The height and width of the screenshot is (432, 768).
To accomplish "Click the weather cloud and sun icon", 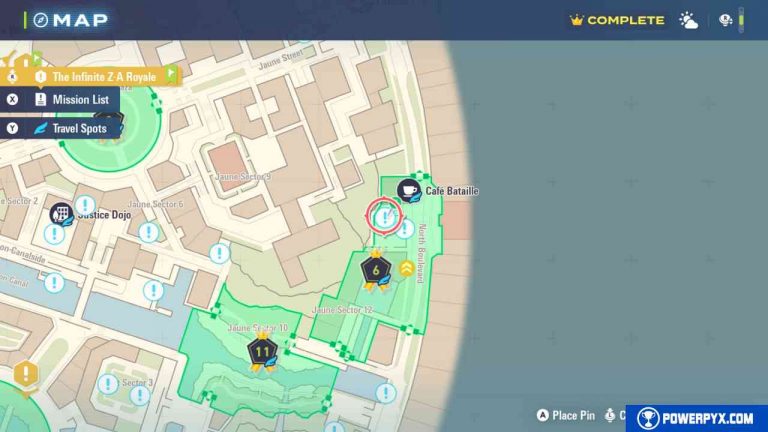I will (x=689, y=20).
